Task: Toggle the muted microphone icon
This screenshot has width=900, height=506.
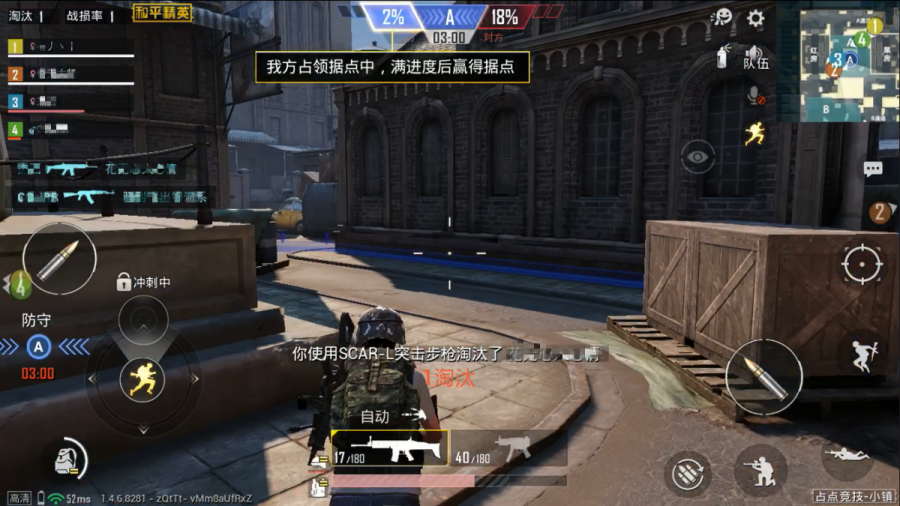Action: (x=756, y=96)
